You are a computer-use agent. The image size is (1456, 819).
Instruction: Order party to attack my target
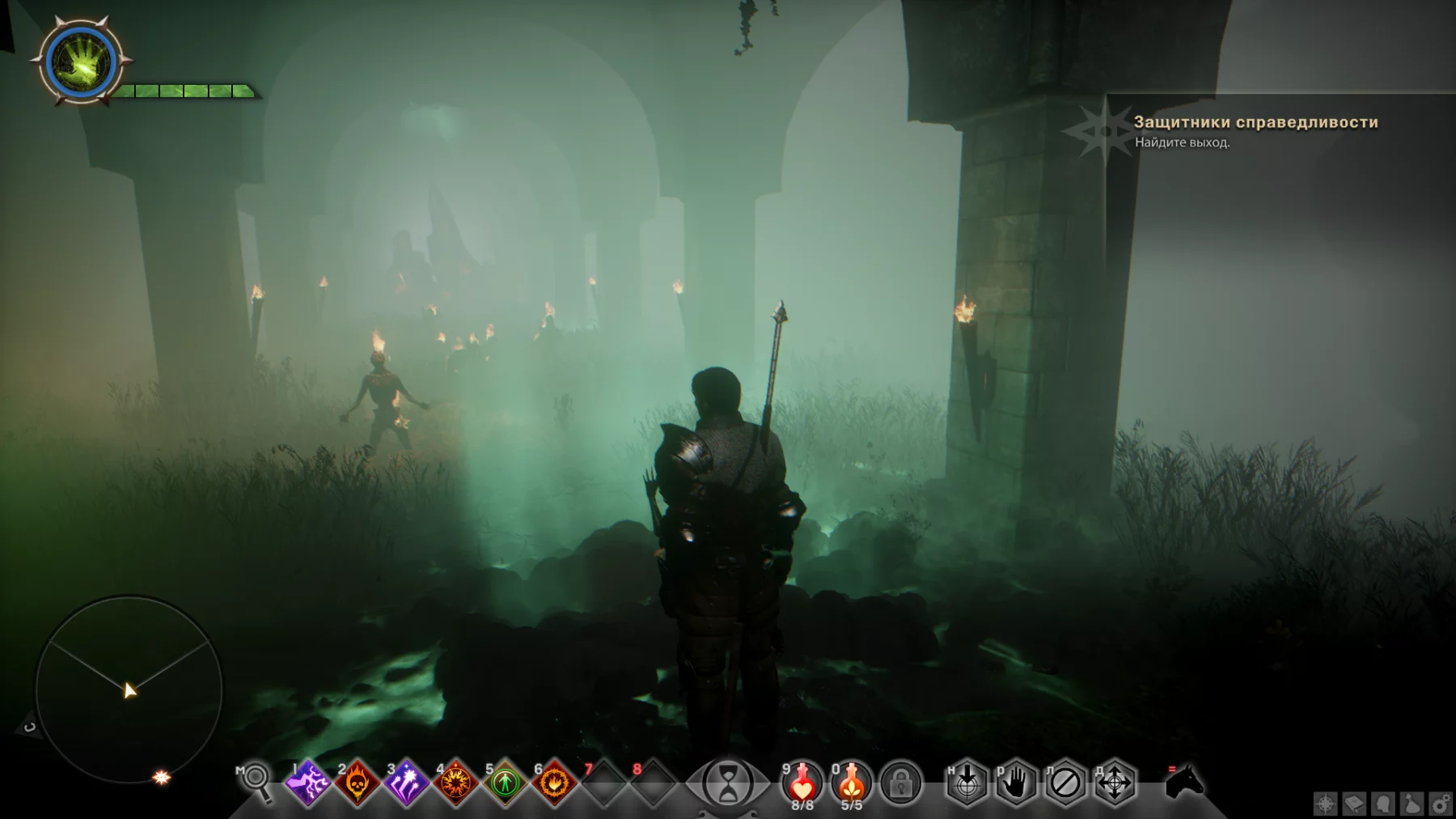[x=967, y=783]
